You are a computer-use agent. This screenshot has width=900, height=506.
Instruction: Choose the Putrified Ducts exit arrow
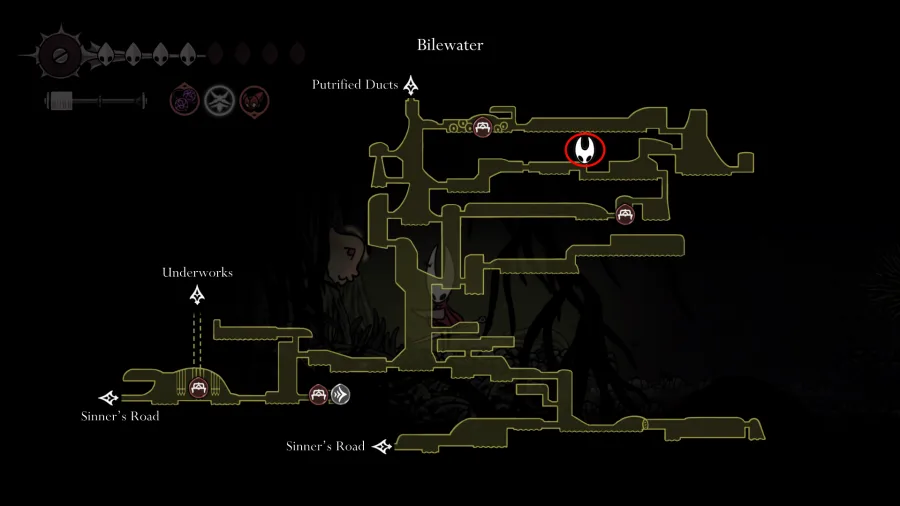click(410, 87)
